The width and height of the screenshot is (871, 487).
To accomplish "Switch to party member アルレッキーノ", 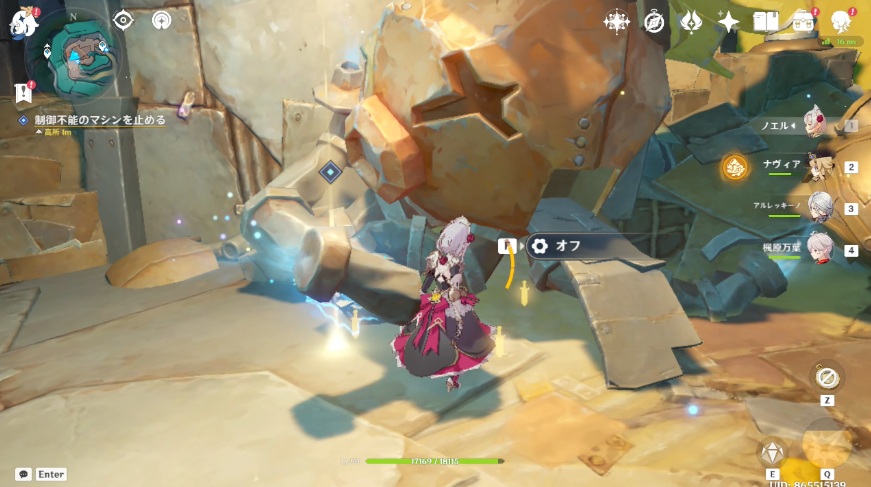I will tap(820, 207).
